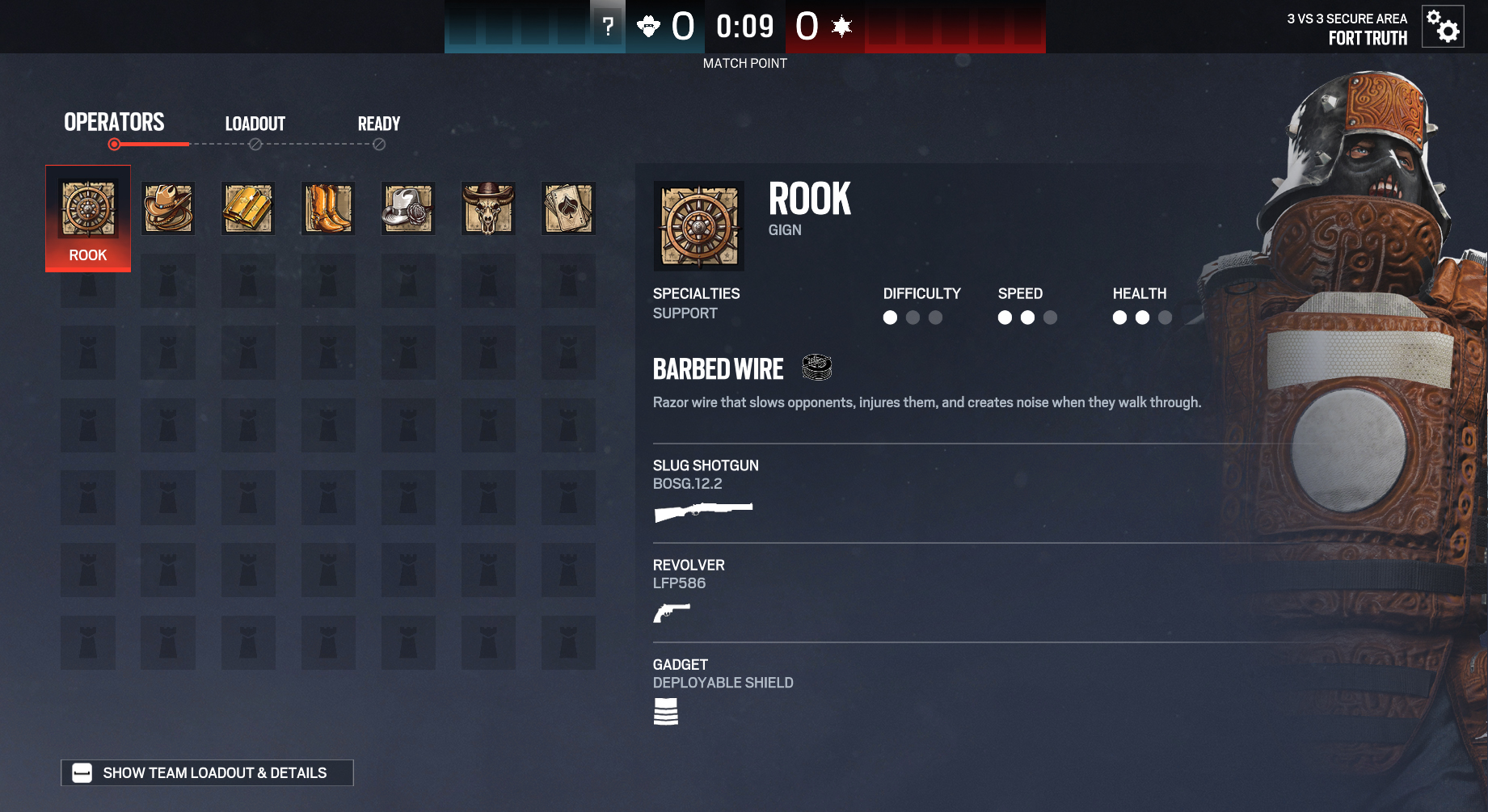Choose the white hat and rose operator
Image resolution: width=1488 pixels, height=812 pixels.
(408, 208)
